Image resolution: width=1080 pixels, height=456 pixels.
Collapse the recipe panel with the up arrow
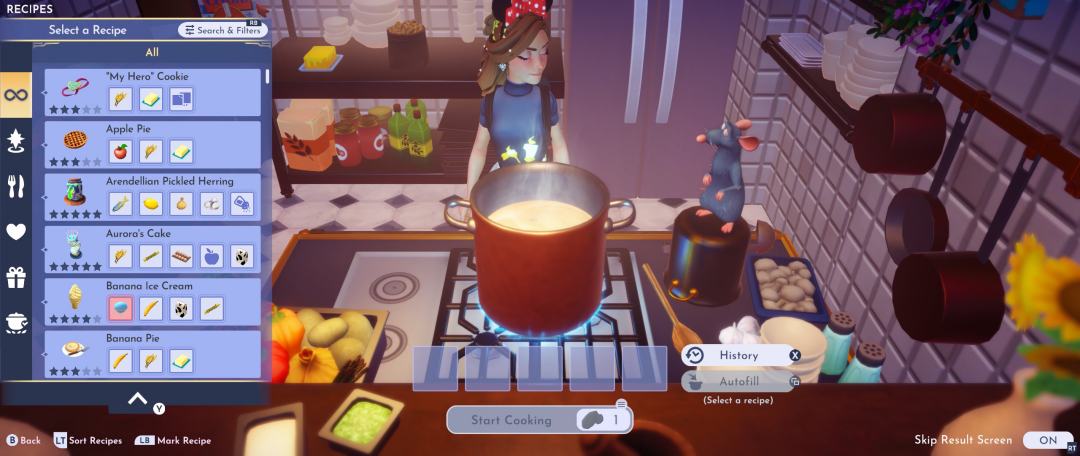click(138, 398)
